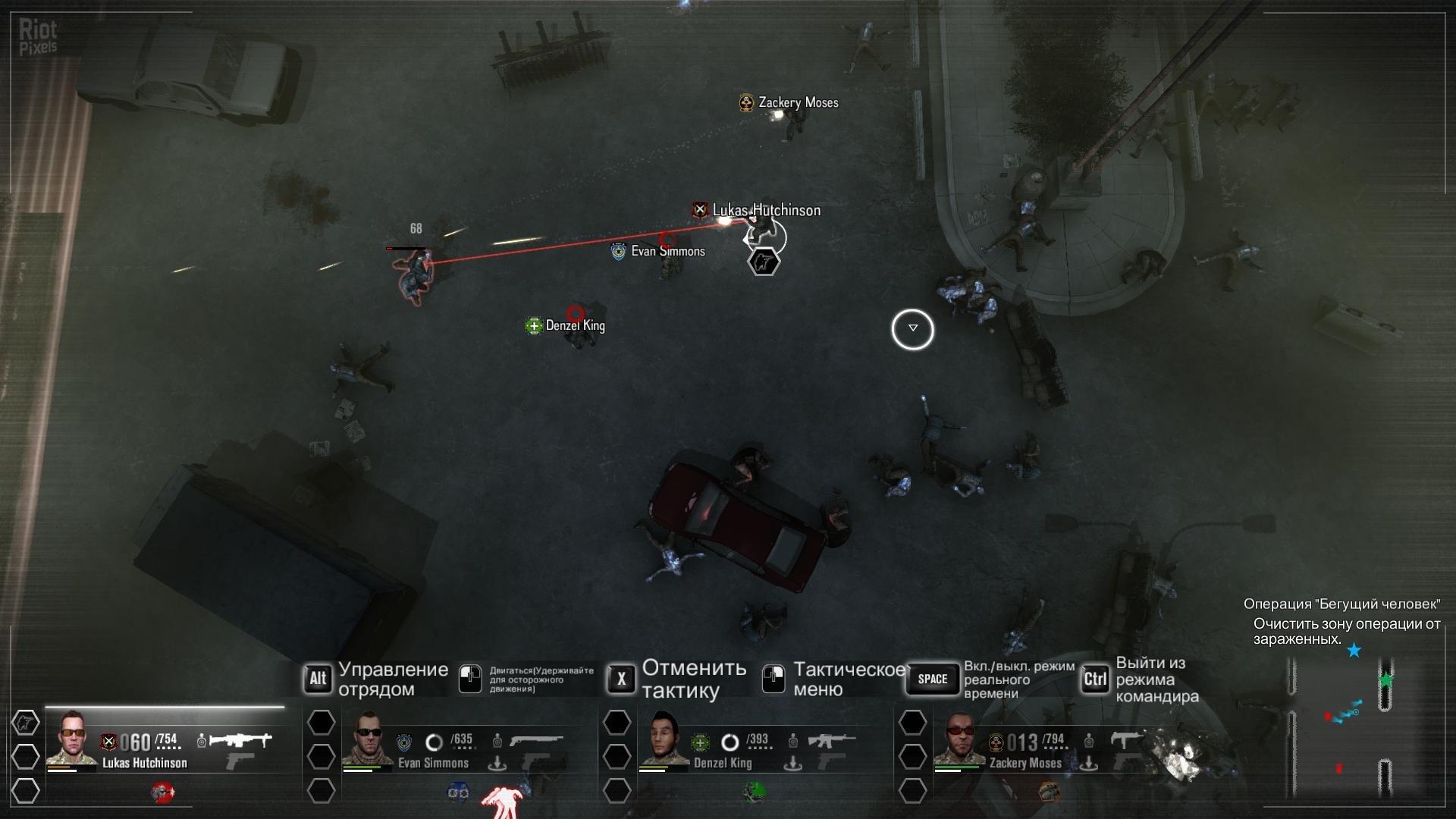The width and height of the screenshot is (1456, 819).
Task: Activate Zackery Moses' orange ability icon
Action: (x=1049, y=793)
